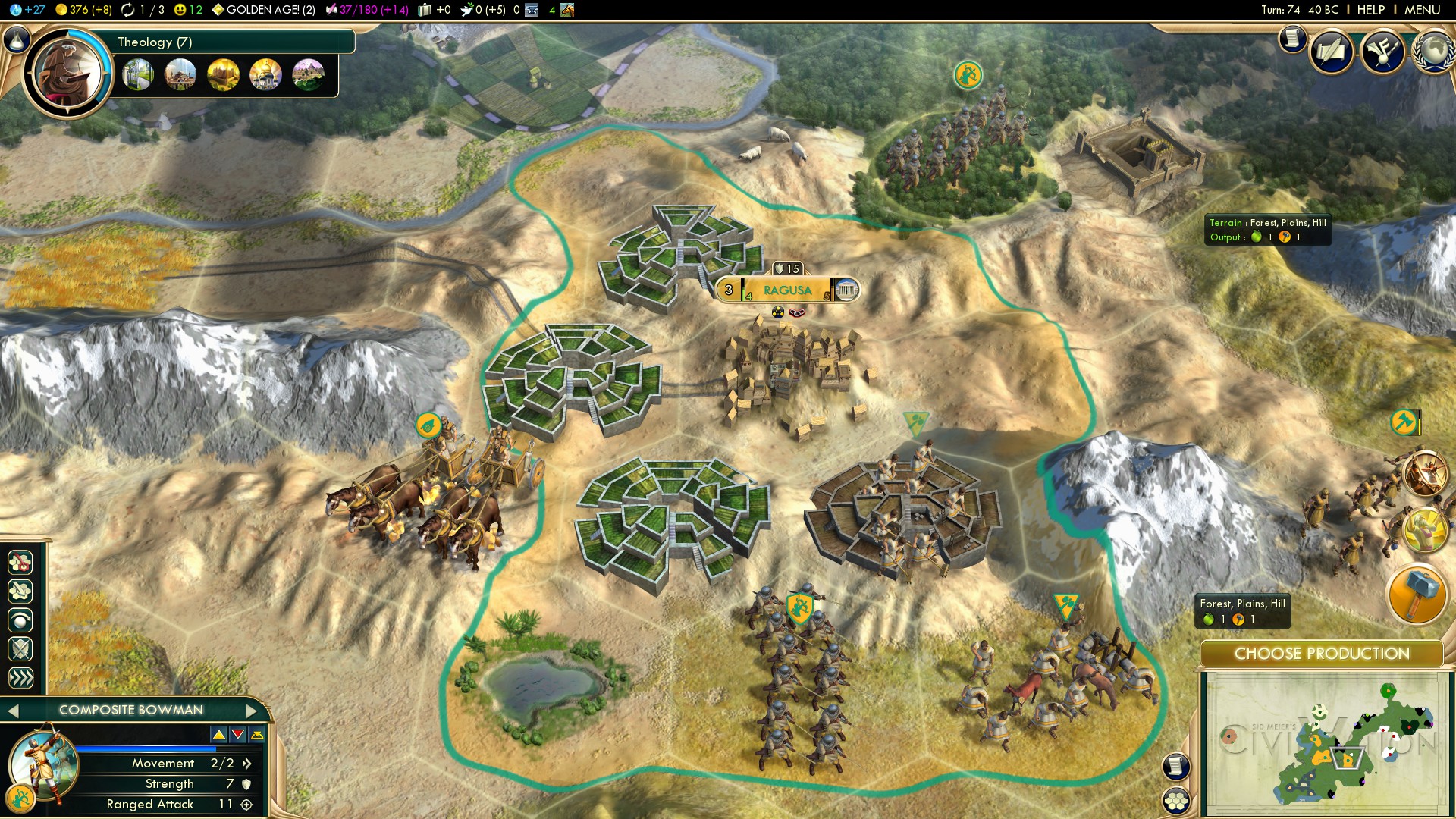Open the MENU in the top bar
1456x819 pixels.
coord(1422,10)
